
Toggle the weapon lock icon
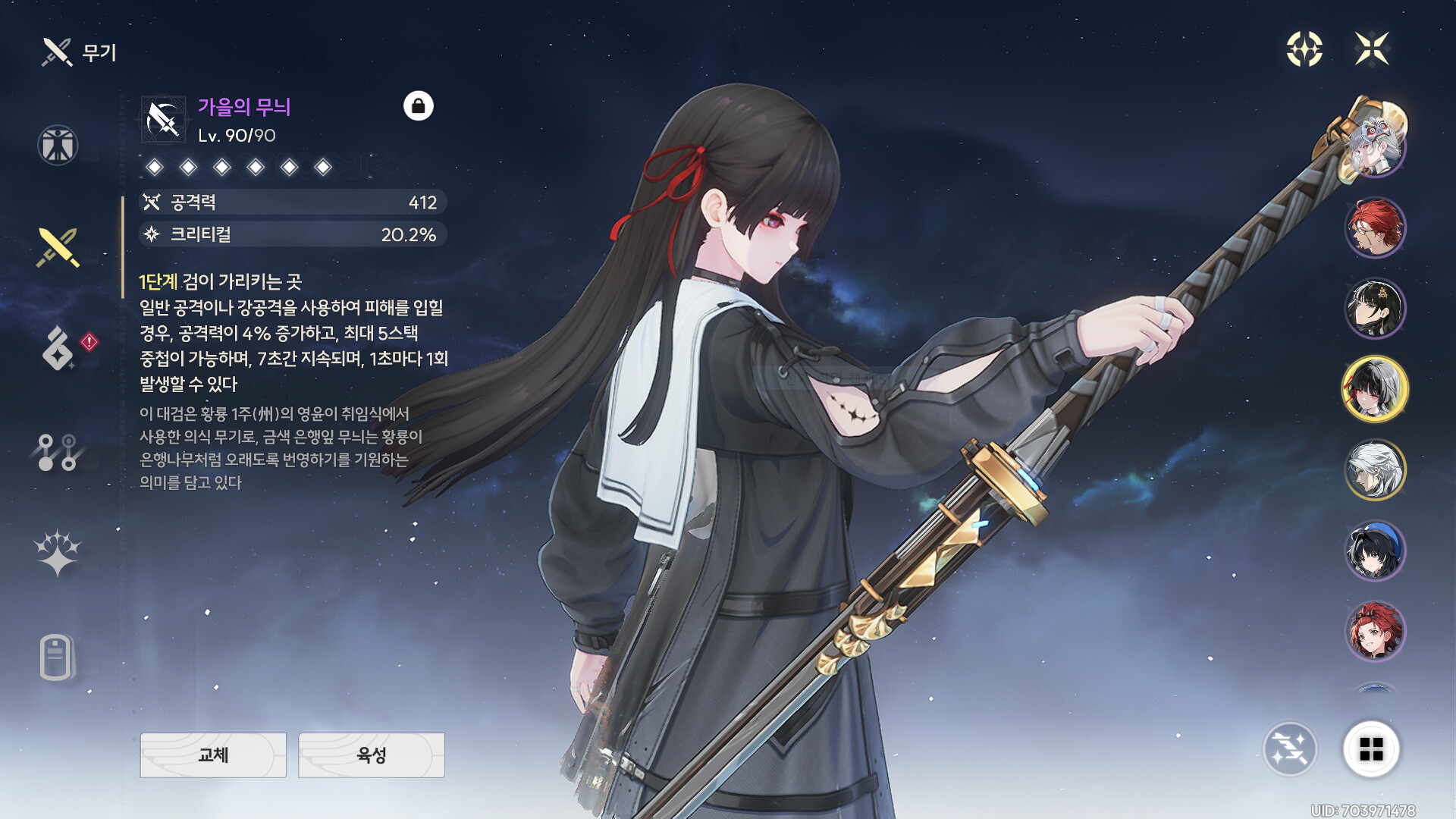(418, 106)
